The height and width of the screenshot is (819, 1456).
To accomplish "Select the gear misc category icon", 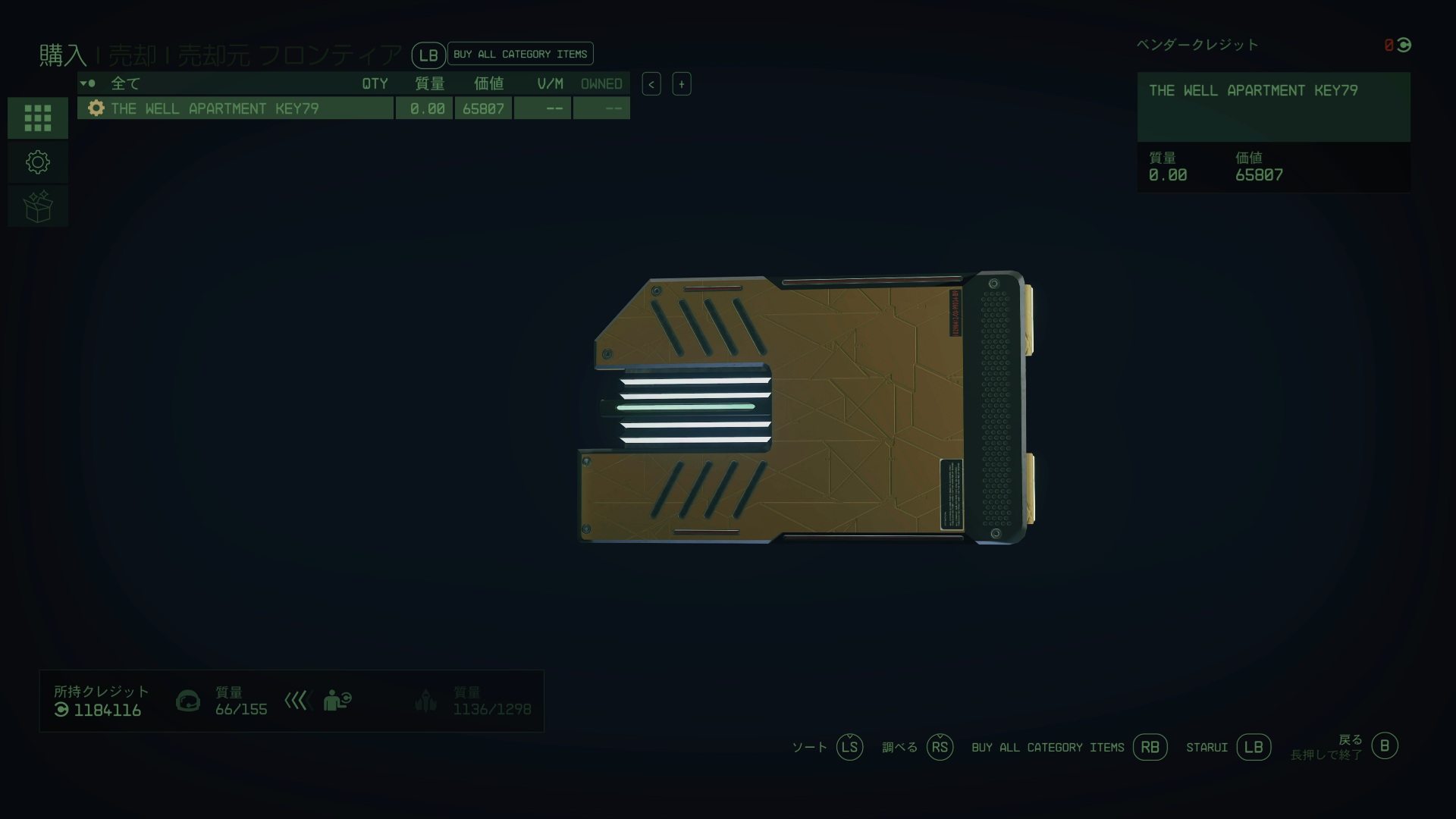I will click(x=38, y=162).
